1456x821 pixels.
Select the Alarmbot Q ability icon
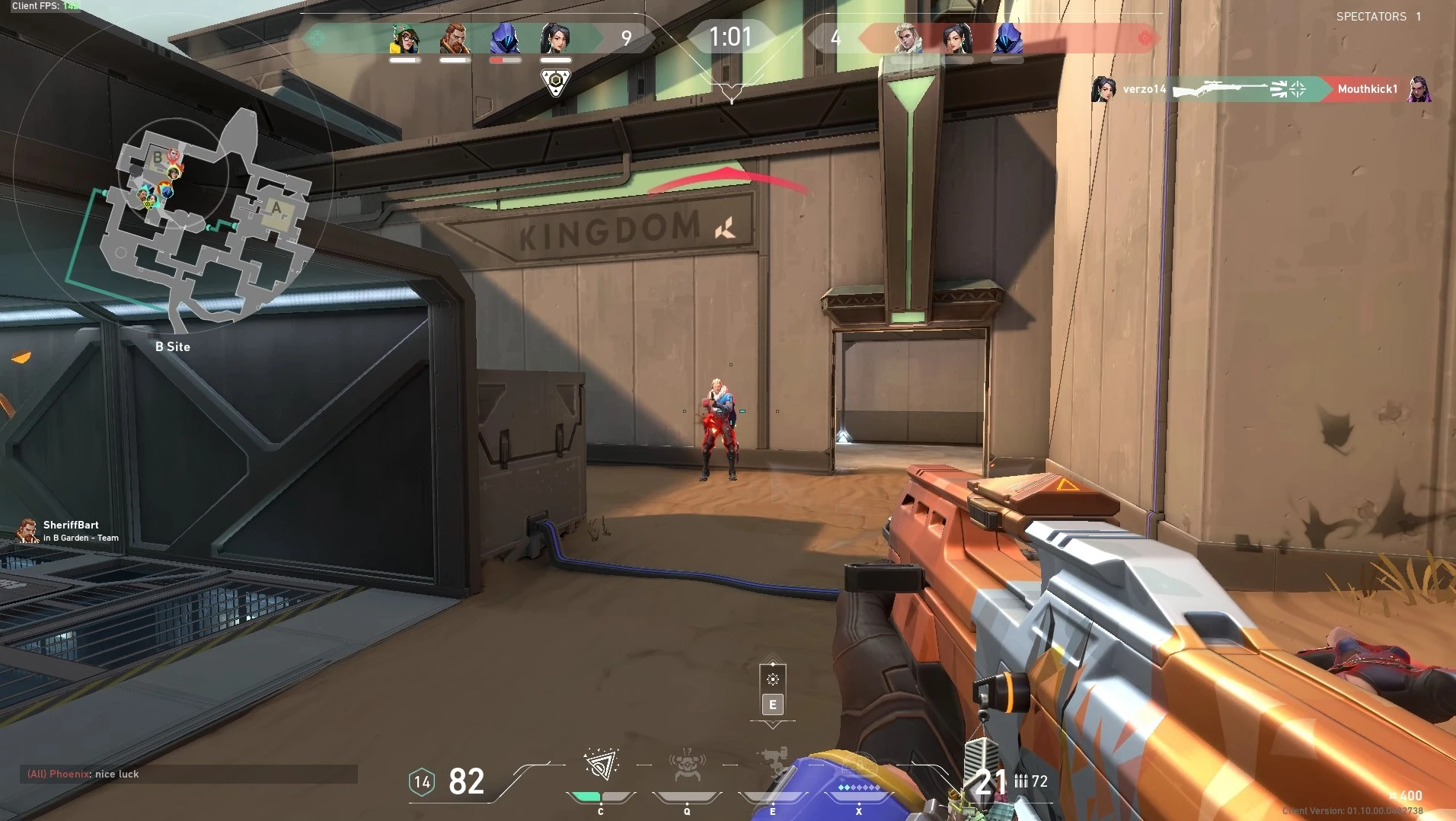[688, 765]
